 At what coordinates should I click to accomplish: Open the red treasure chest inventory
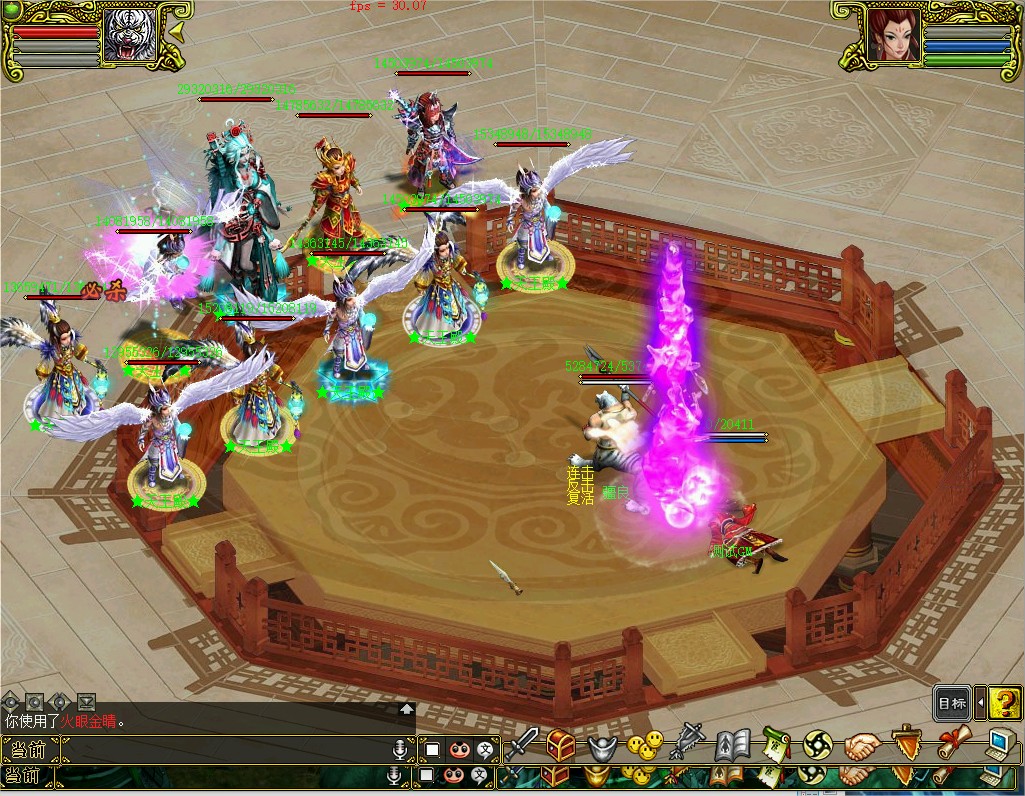(560, 745)
